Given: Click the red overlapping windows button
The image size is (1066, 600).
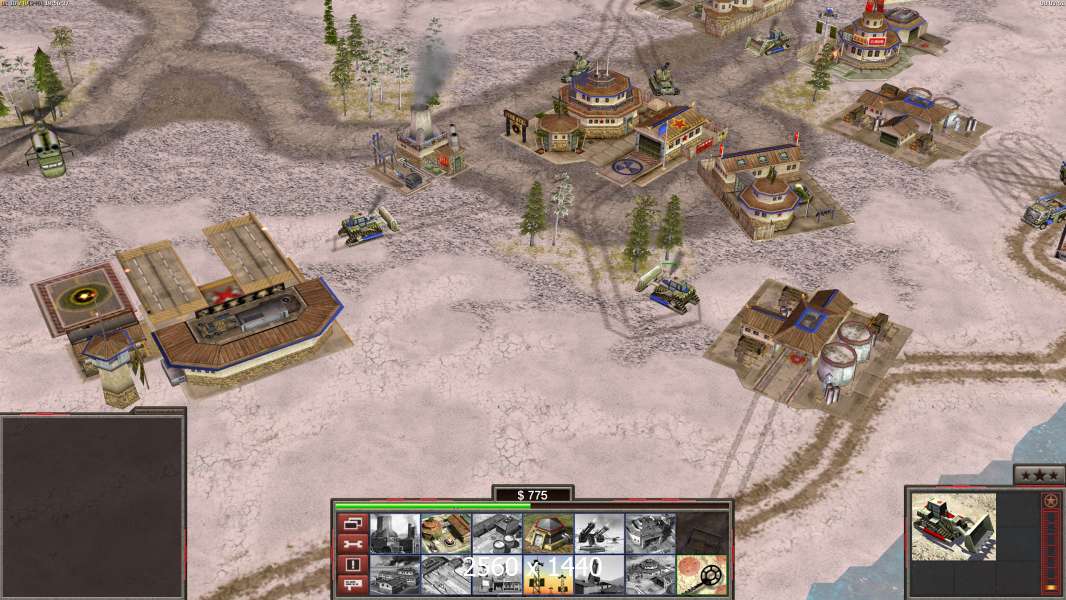Looking at the screenshot, I should coord(351,523).
